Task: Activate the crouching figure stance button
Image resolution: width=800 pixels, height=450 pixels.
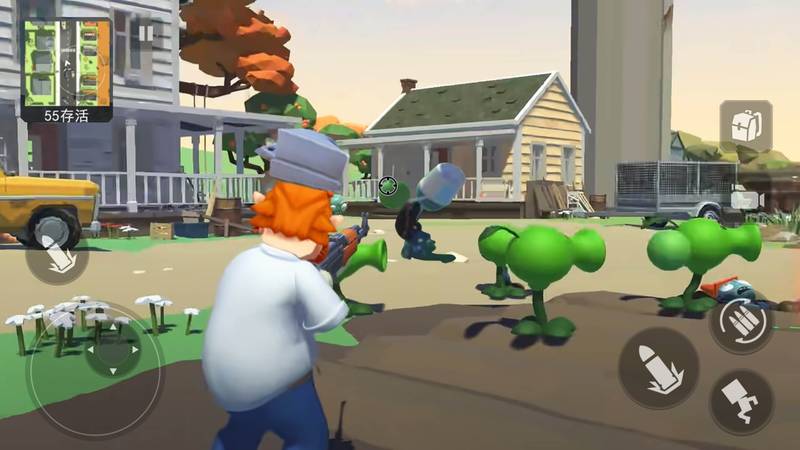Action: pyautogui.click(x=740, y=400)
